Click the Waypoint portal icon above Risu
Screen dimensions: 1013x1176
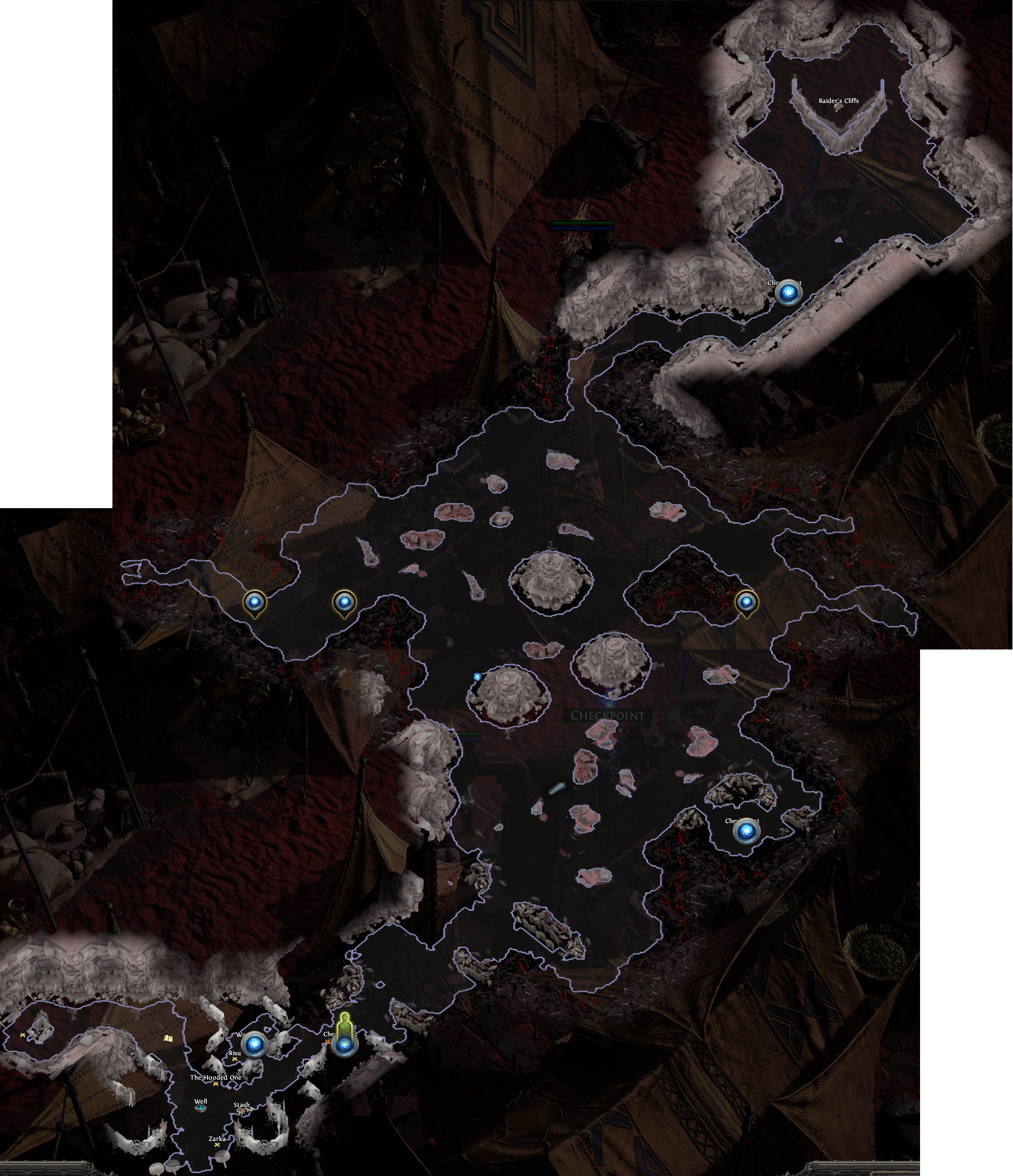[255, 1045]
